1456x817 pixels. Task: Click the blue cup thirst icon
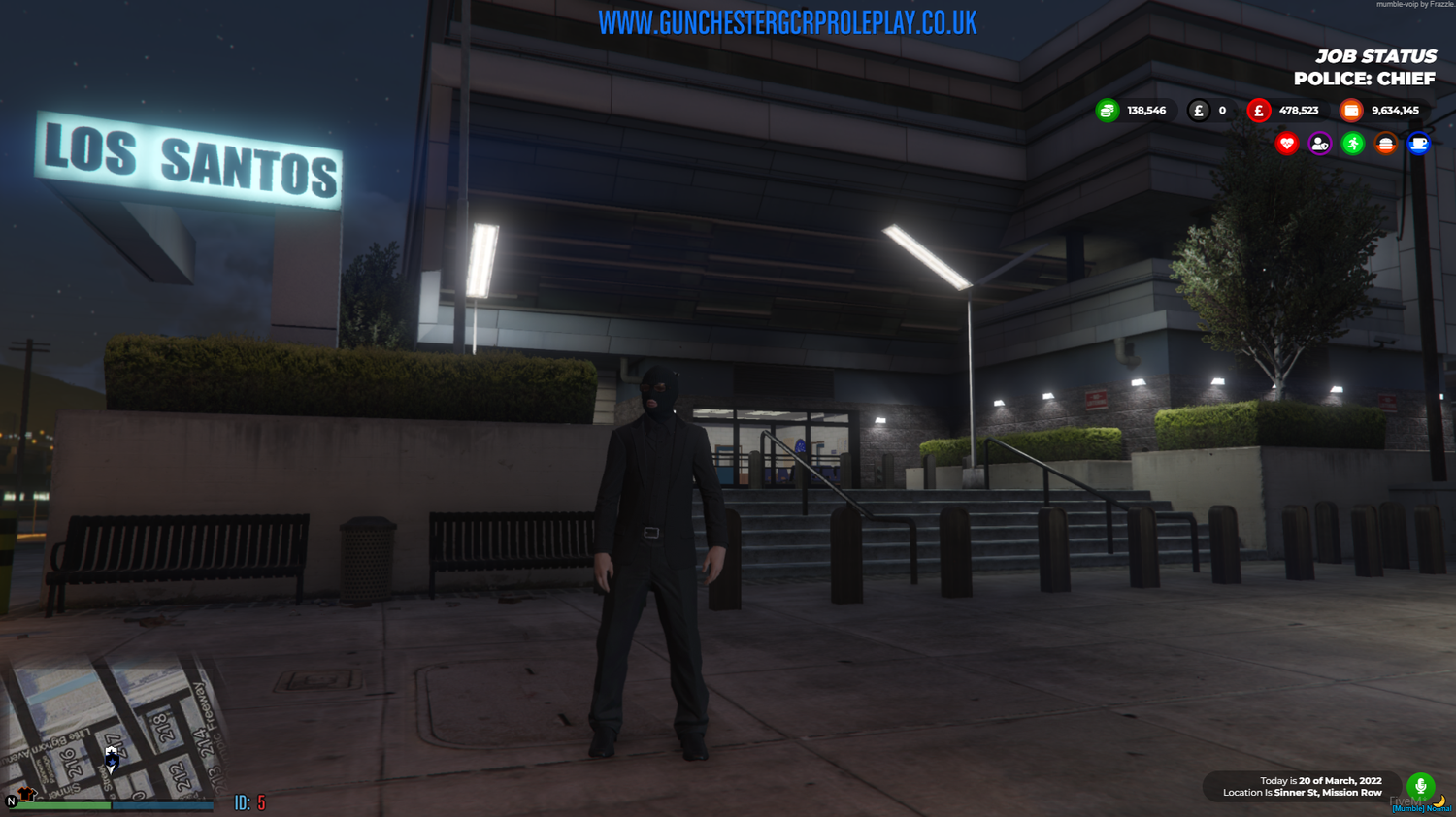coord(1419,143)
